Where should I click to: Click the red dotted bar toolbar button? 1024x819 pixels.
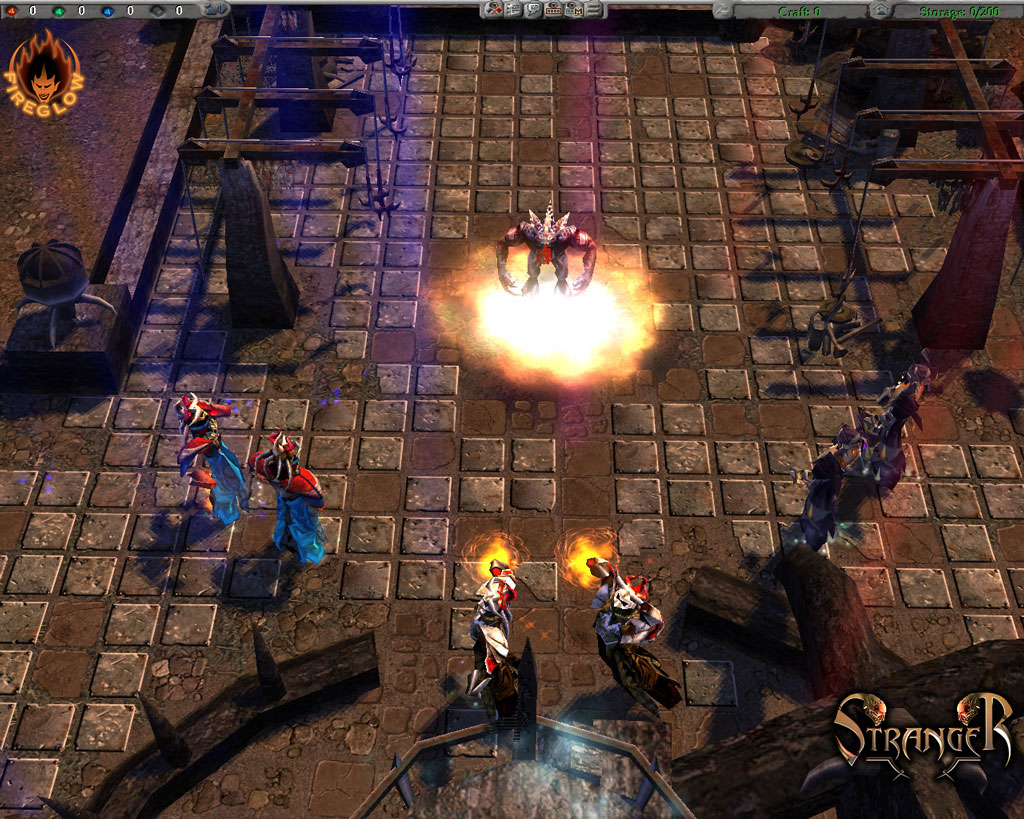[x=554, y=10]
